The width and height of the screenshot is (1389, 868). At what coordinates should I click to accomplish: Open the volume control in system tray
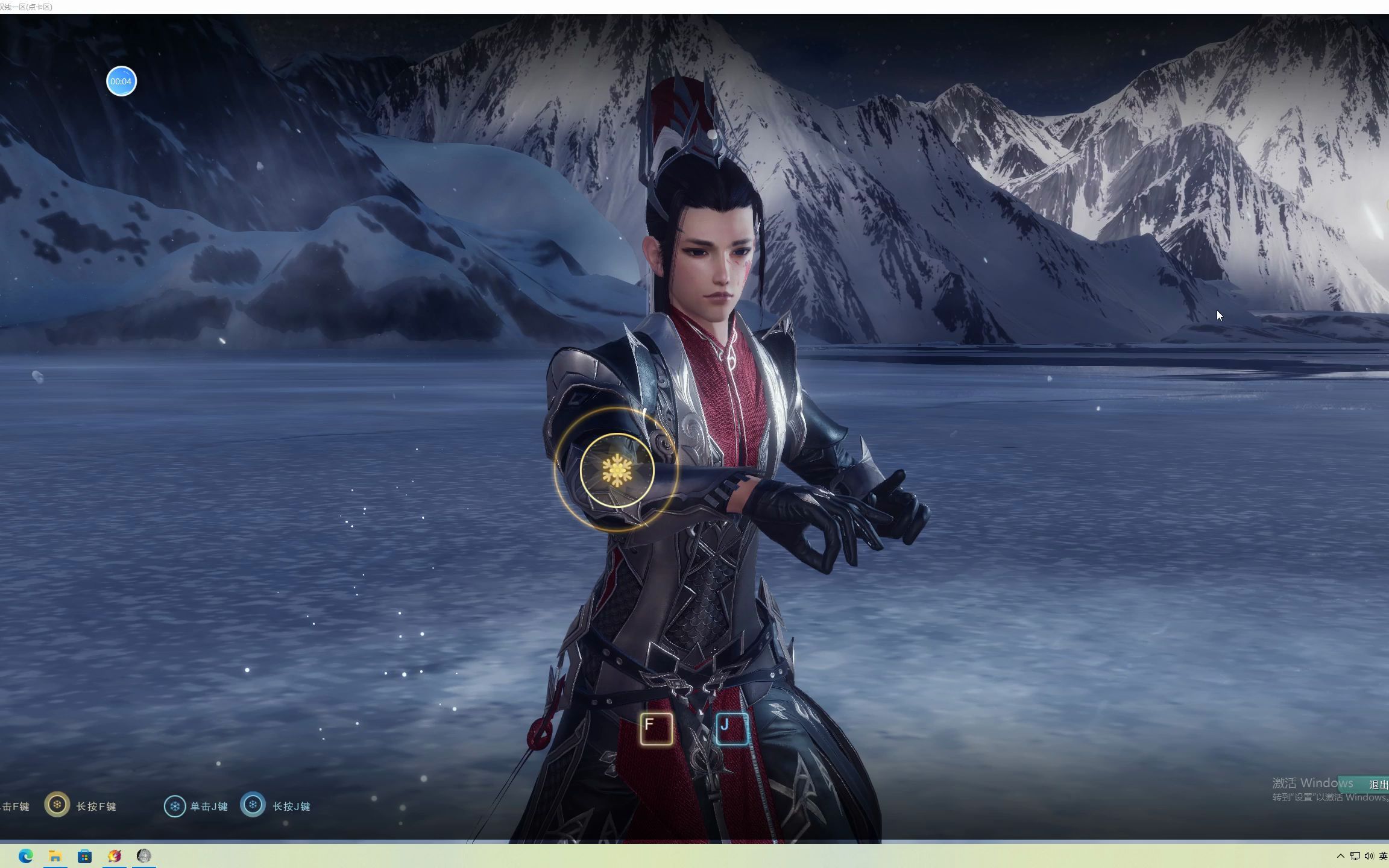pos(1369,856)
